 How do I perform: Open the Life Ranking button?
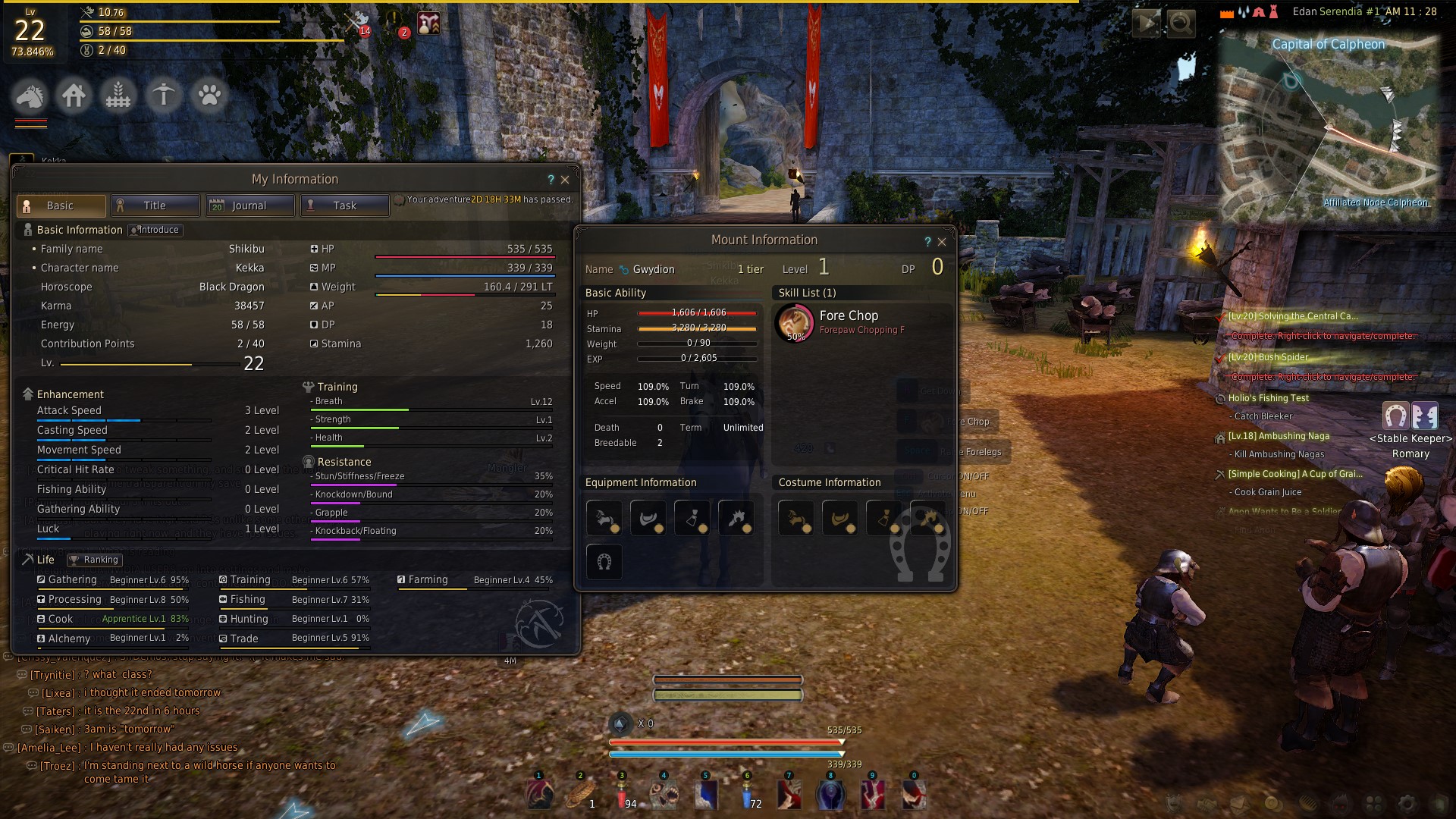pyautogui.click(x=94, y=560)
